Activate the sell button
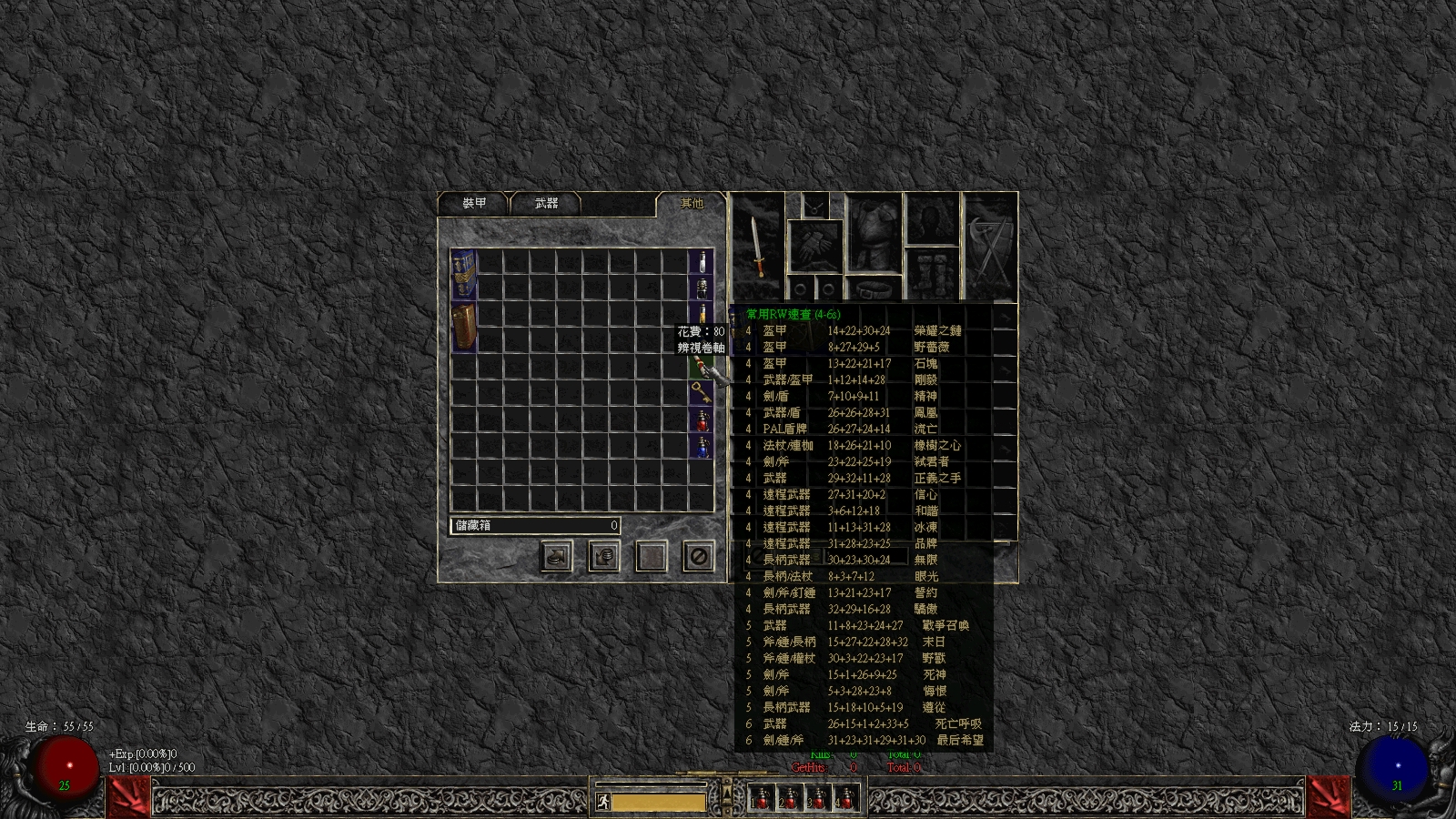1456x819 pixels. (604, 556)
